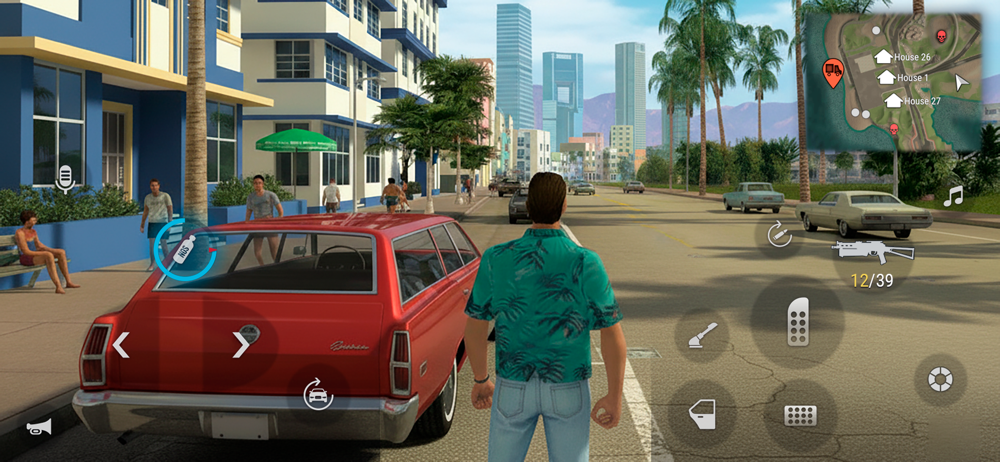The width and height of the screenshot is (1000, 462).
Task: Toggle the music note radio icon
Action: coord(953,197)
